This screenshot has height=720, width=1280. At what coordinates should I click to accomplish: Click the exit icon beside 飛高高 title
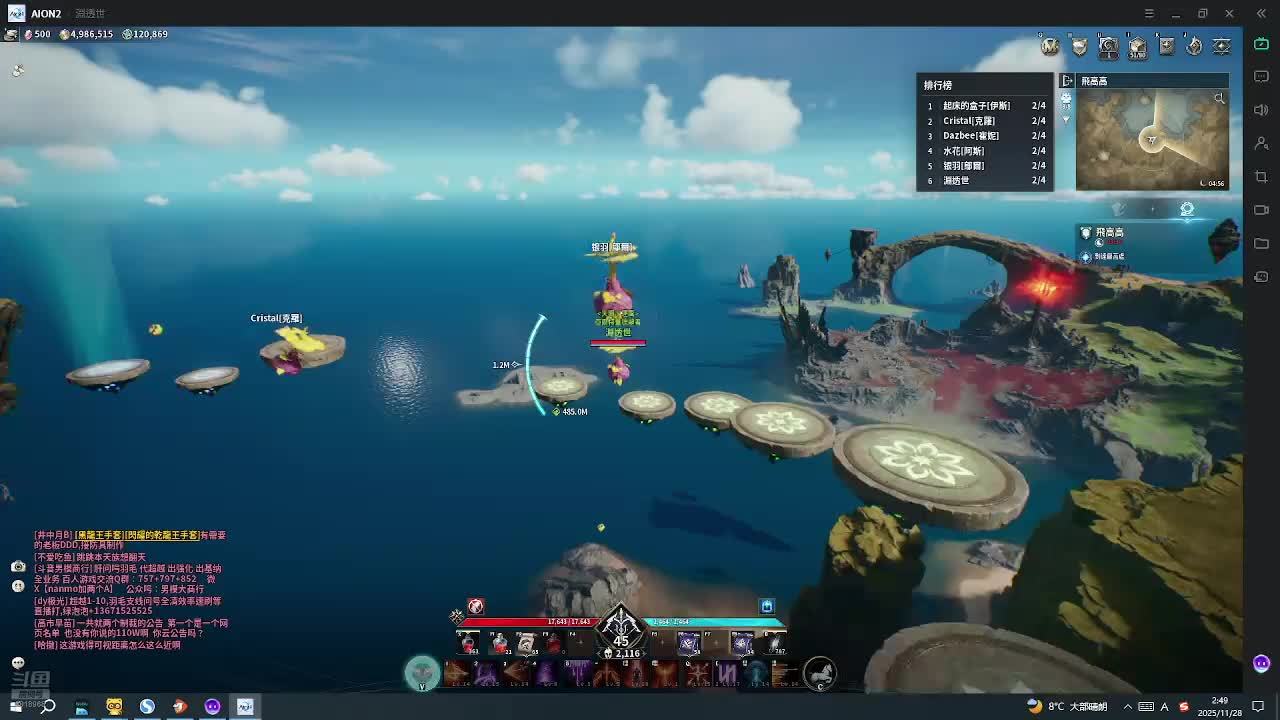click(x=1068, y=81)
